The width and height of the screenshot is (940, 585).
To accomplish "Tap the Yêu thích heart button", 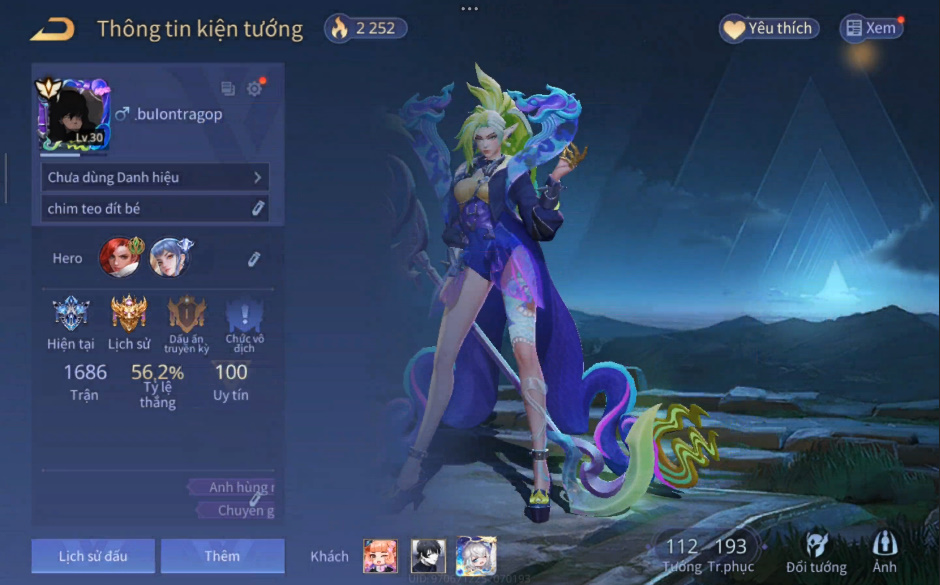I will [x=768, y=29].
